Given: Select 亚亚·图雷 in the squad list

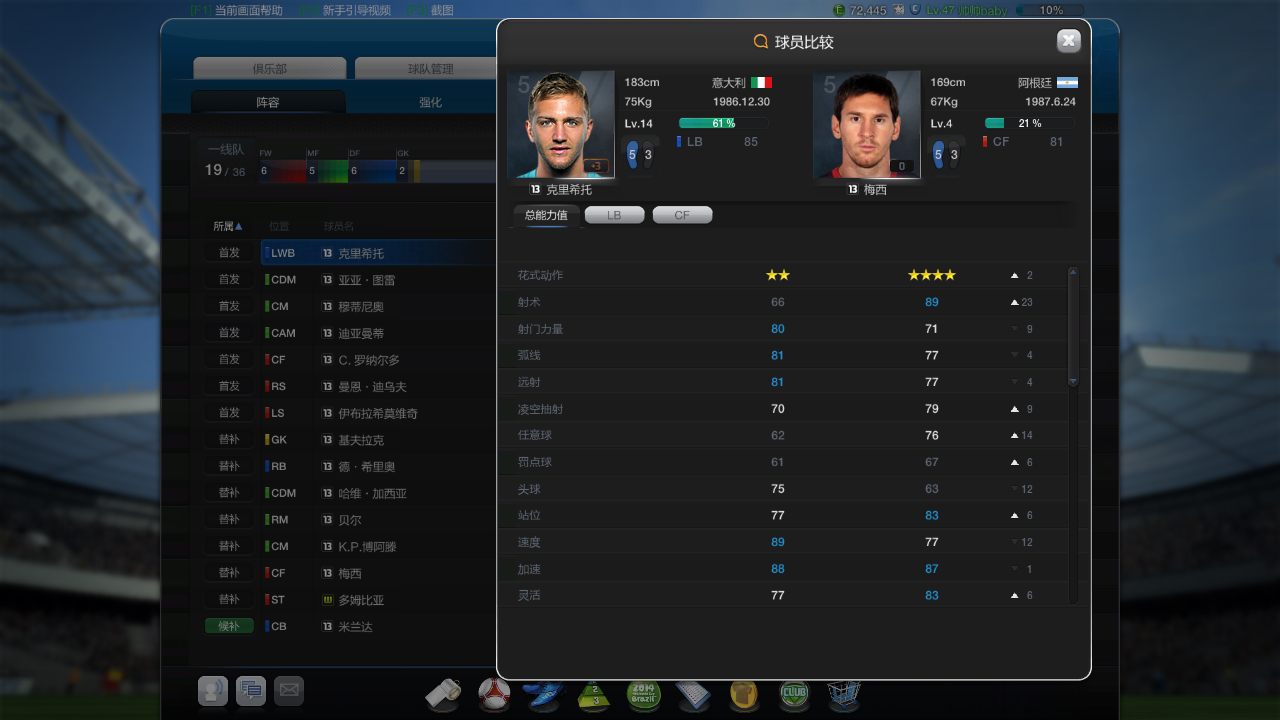Looking at the screenshot, I should (x=367, y=280).
